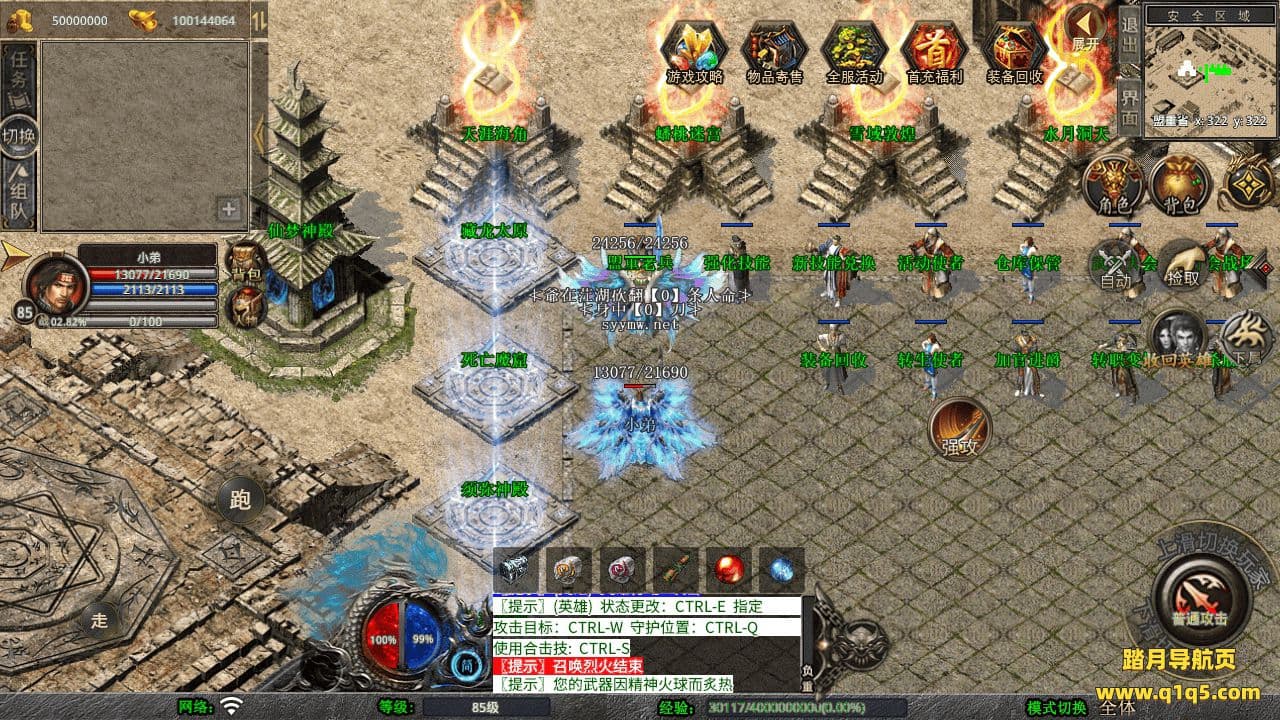Toggle the 跑 run button

[x=241, y=499]
